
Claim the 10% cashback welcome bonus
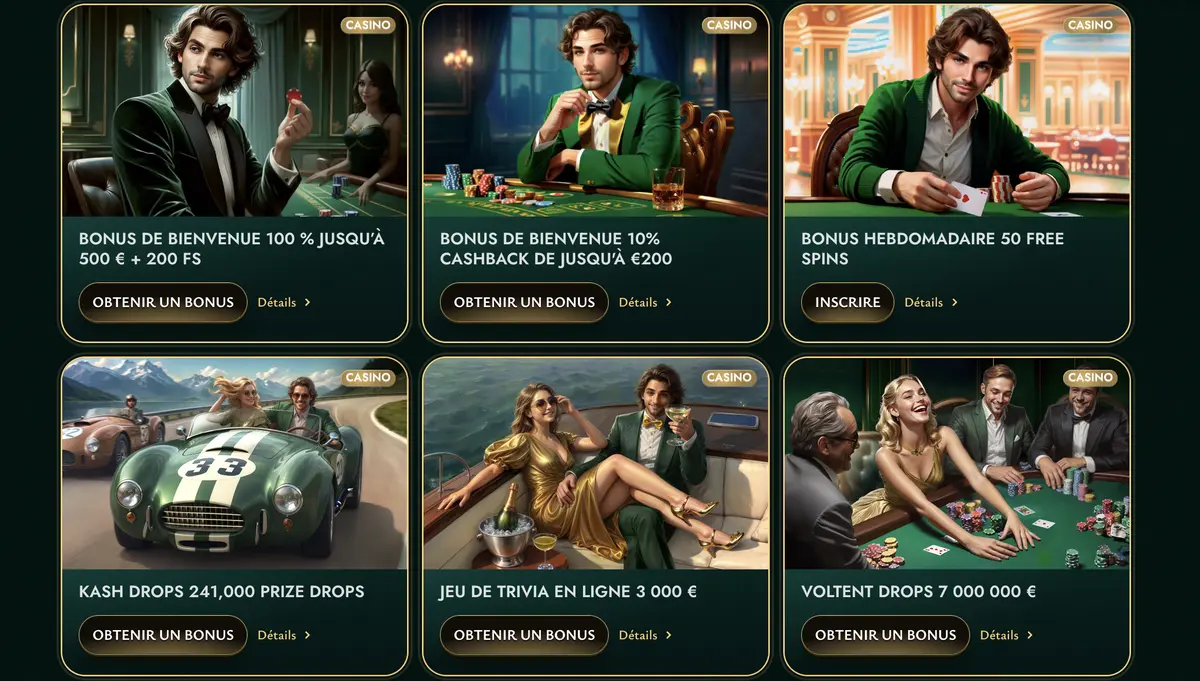(524, 302)
